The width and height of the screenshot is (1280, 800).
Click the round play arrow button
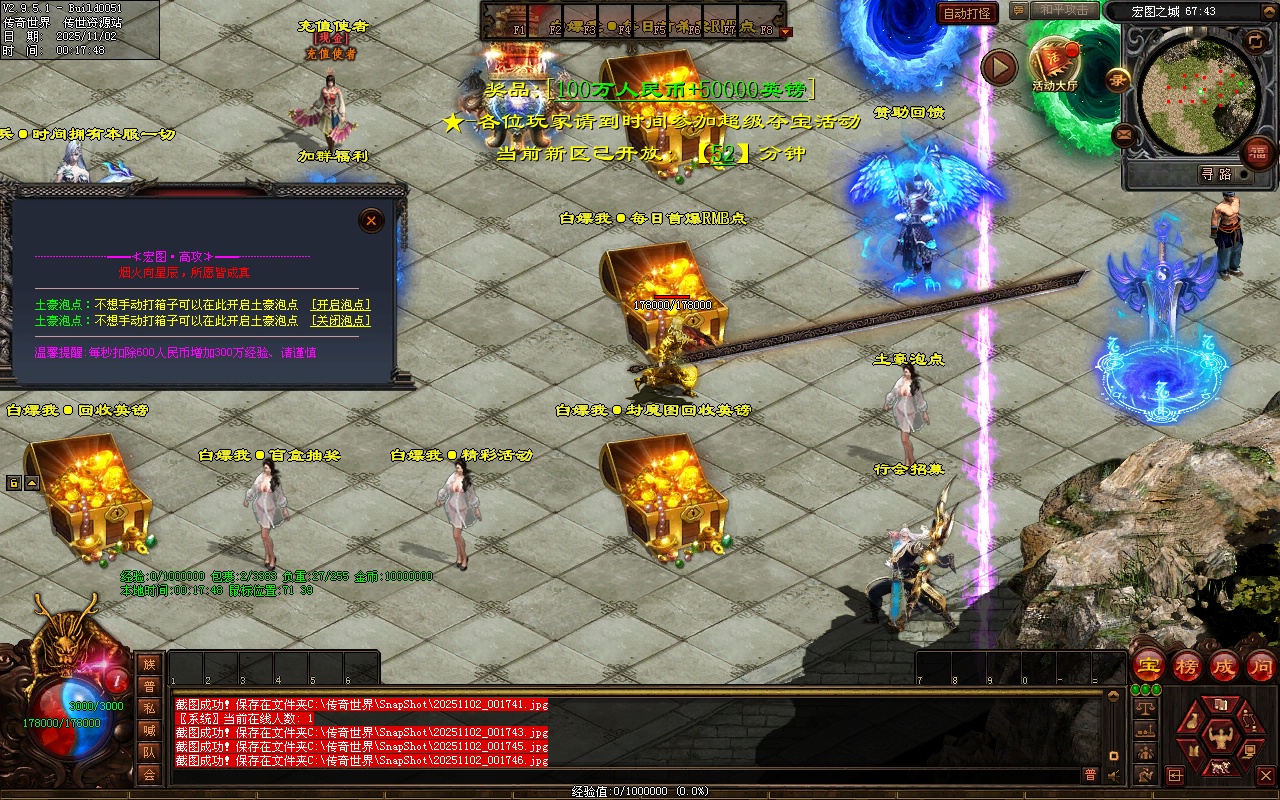998,67
